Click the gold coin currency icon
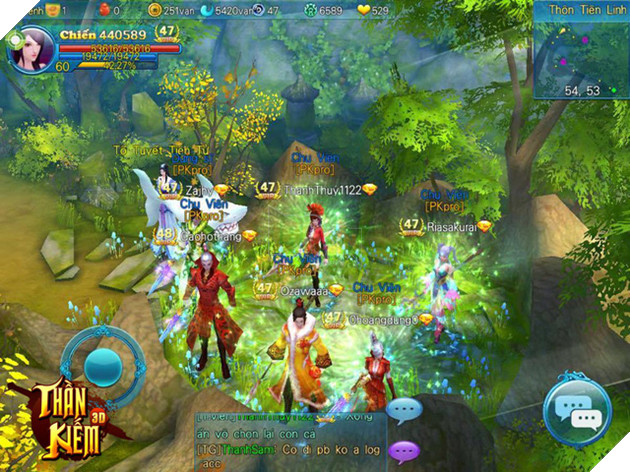Image resolution: width=630 pixels, height=472 pixels. tap(154, 10)
